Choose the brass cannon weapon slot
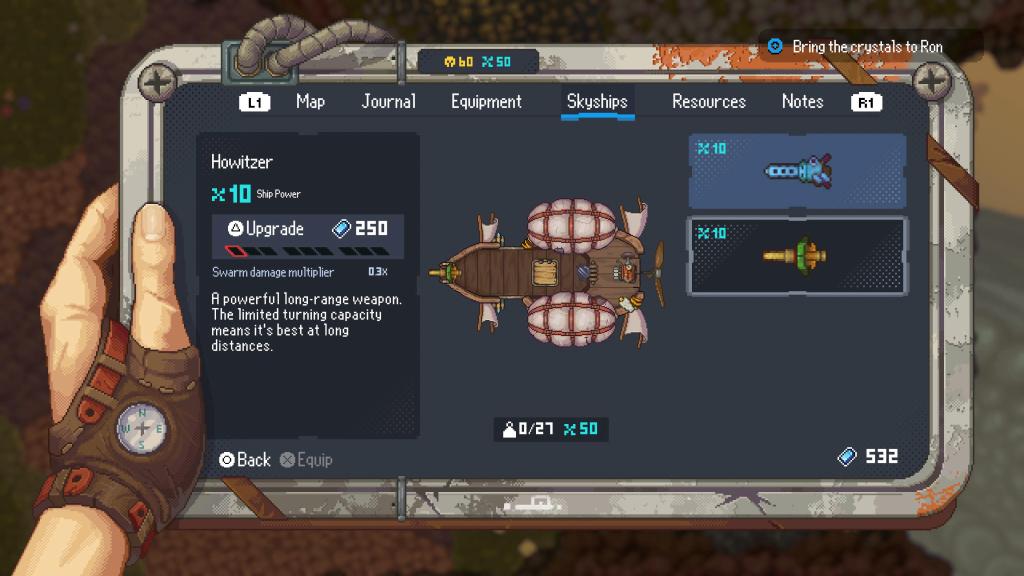This screenshot has width=1024, height=576. pos(796,256)
